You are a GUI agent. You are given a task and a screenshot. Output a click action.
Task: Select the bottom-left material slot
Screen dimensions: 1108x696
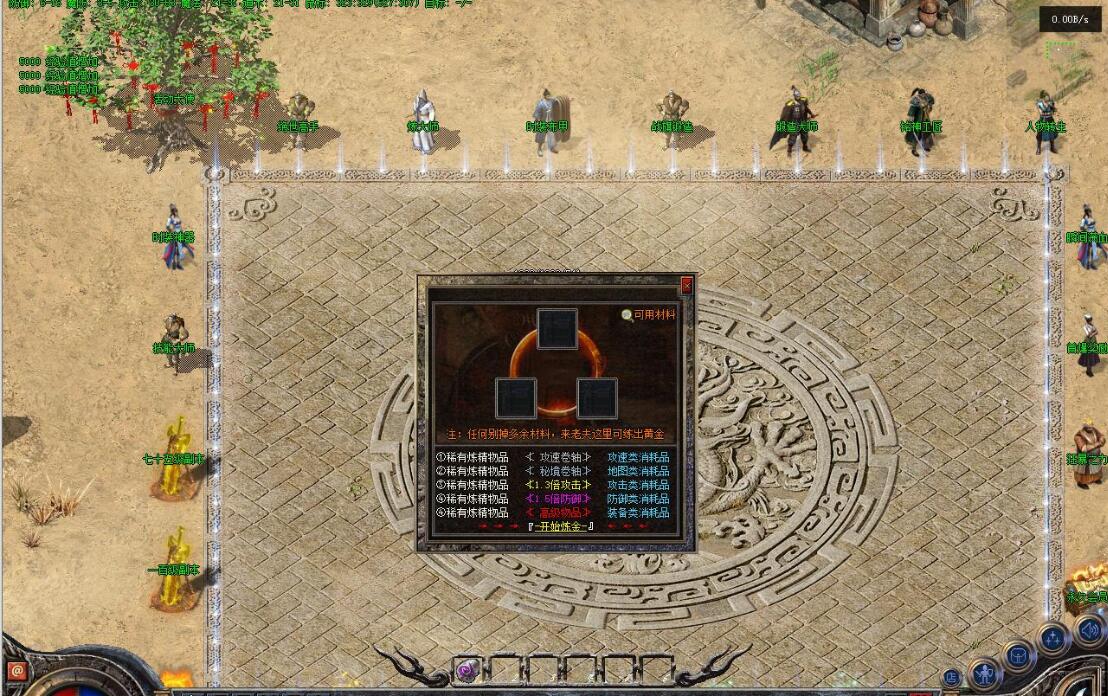coord(516,398)
